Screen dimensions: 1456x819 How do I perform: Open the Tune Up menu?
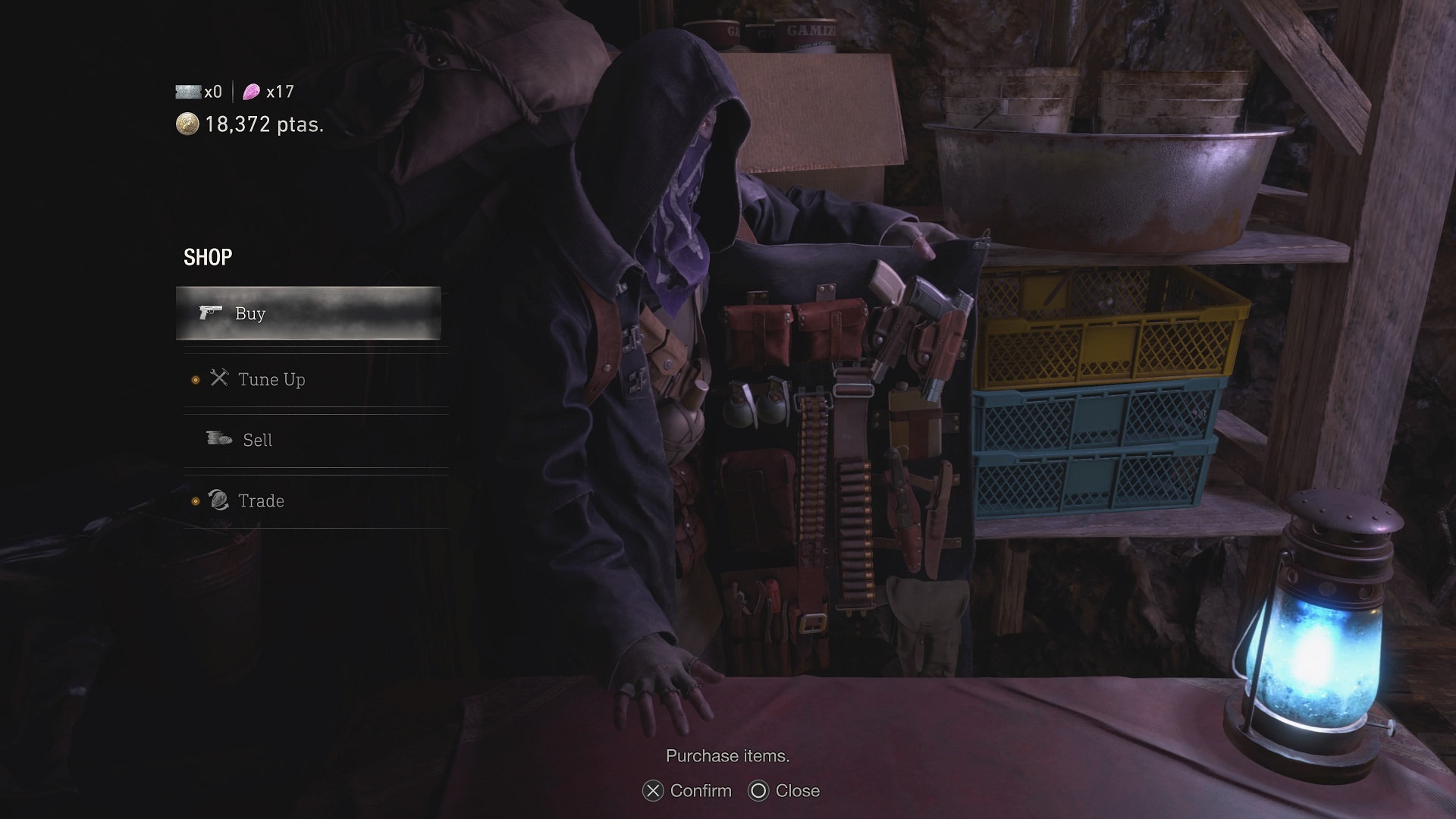click(271, 379)
